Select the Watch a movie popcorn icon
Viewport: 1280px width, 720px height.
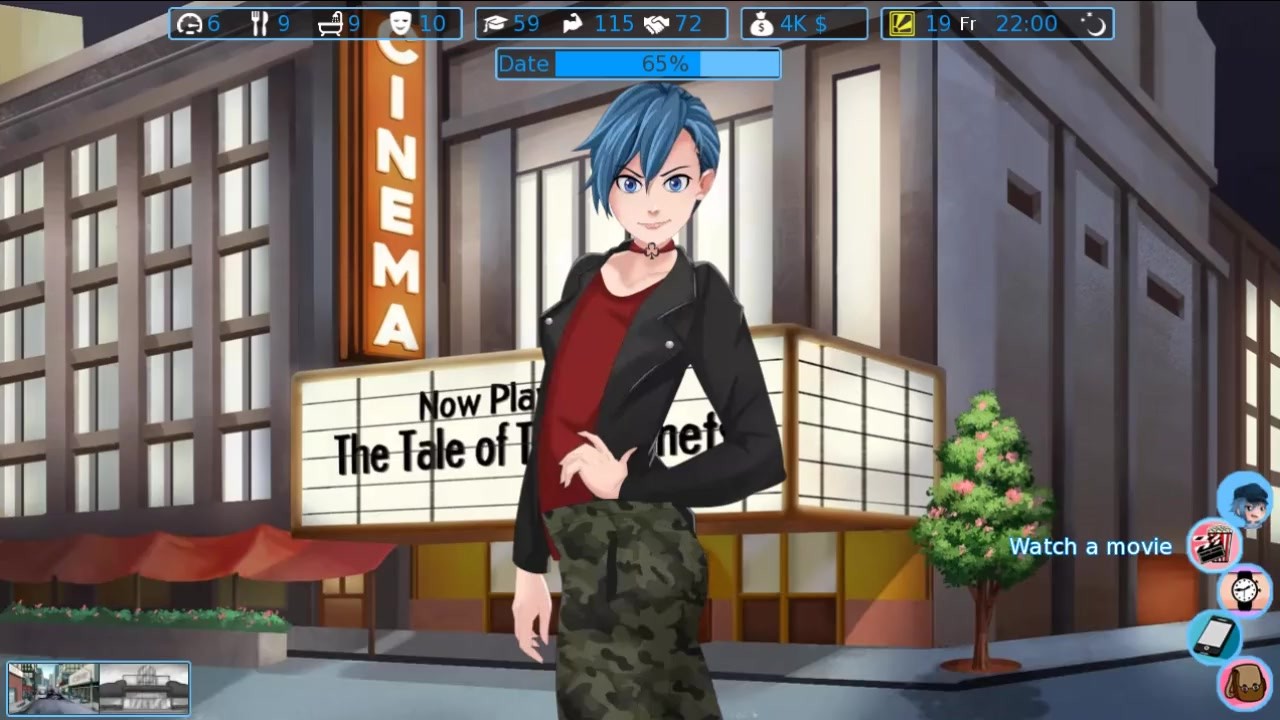click(x=1214, y=545)
